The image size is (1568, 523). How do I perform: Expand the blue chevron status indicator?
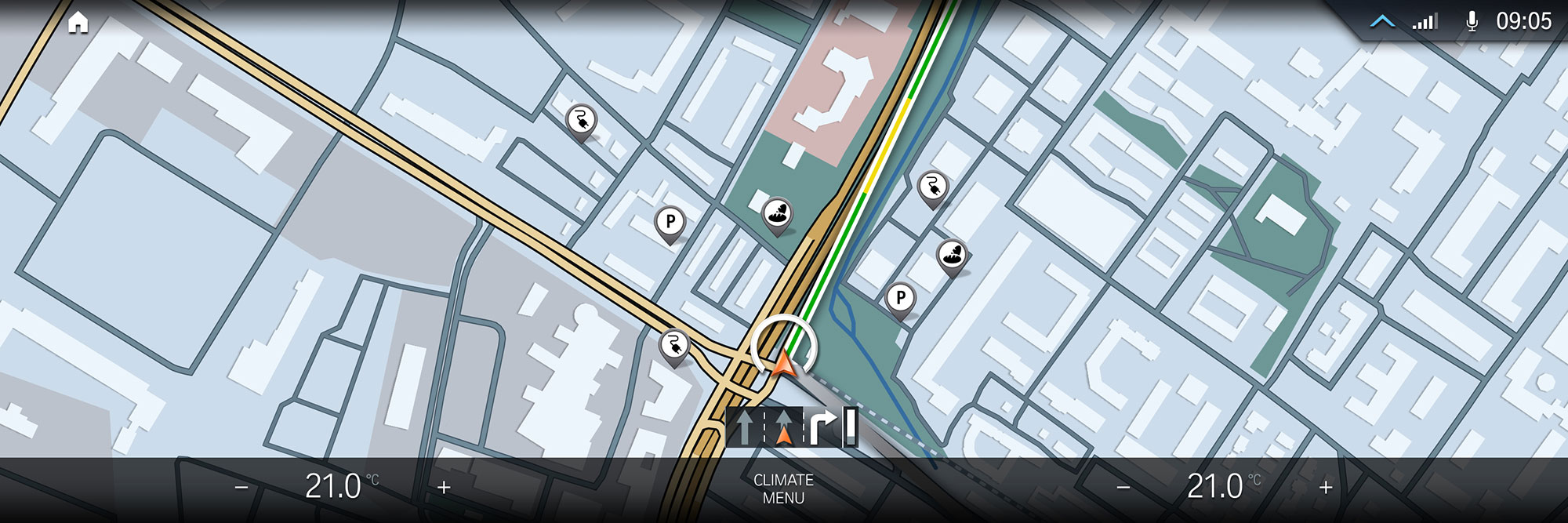point(1382,22)
